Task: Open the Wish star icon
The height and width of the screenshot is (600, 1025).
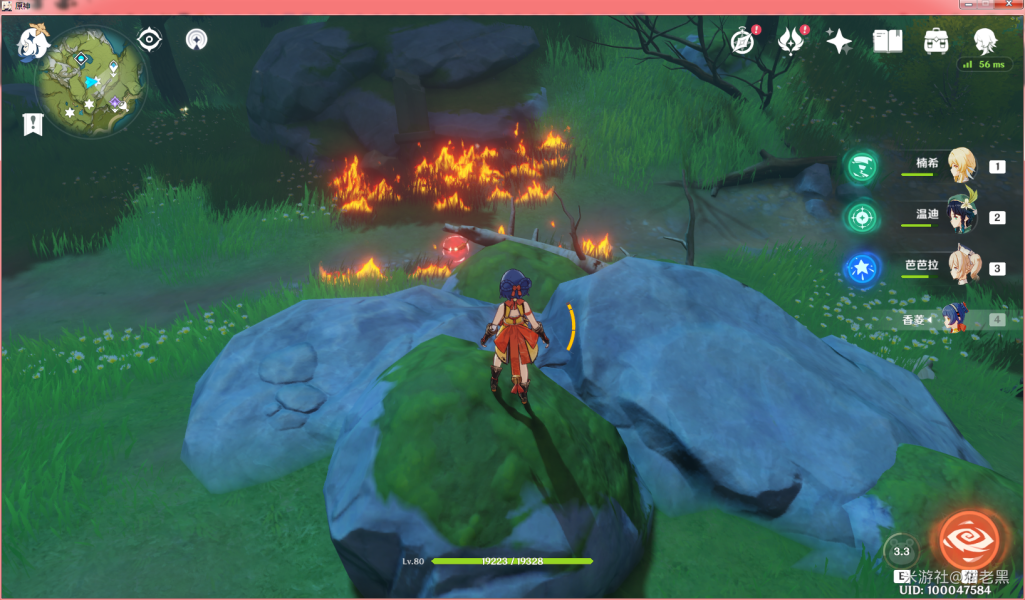Action: (x=839, y=41)
